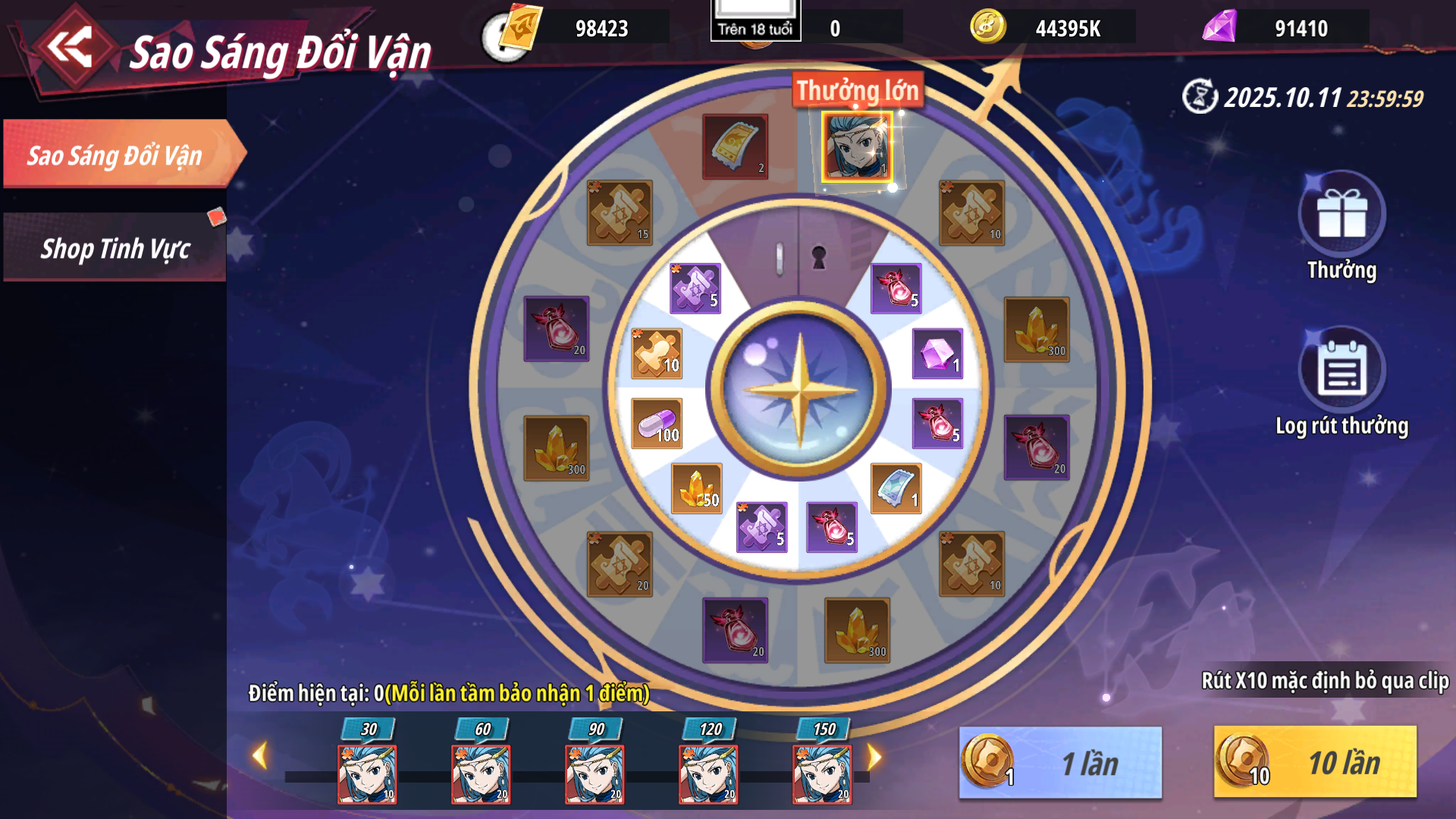
Task: Tap the compass star wheel center
Action: [x=799, y=390]
